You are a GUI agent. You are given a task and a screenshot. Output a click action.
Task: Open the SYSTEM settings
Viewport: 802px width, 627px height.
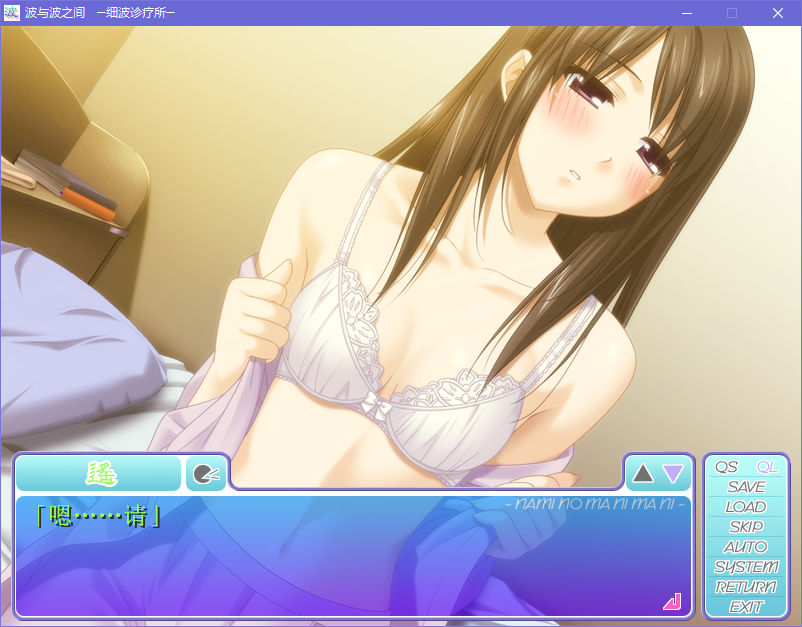[x=746, y=567]
